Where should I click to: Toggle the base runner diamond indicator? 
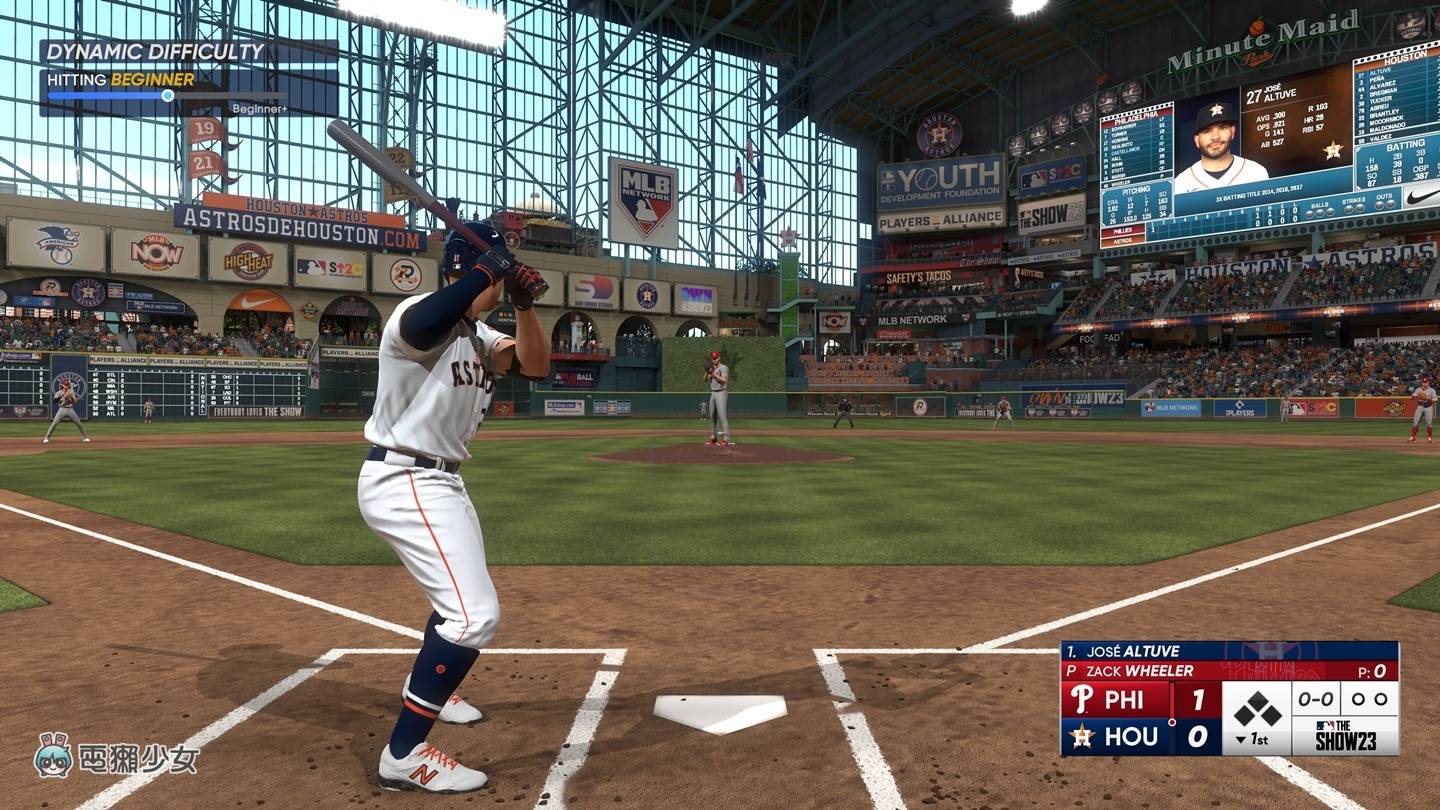1257,707
